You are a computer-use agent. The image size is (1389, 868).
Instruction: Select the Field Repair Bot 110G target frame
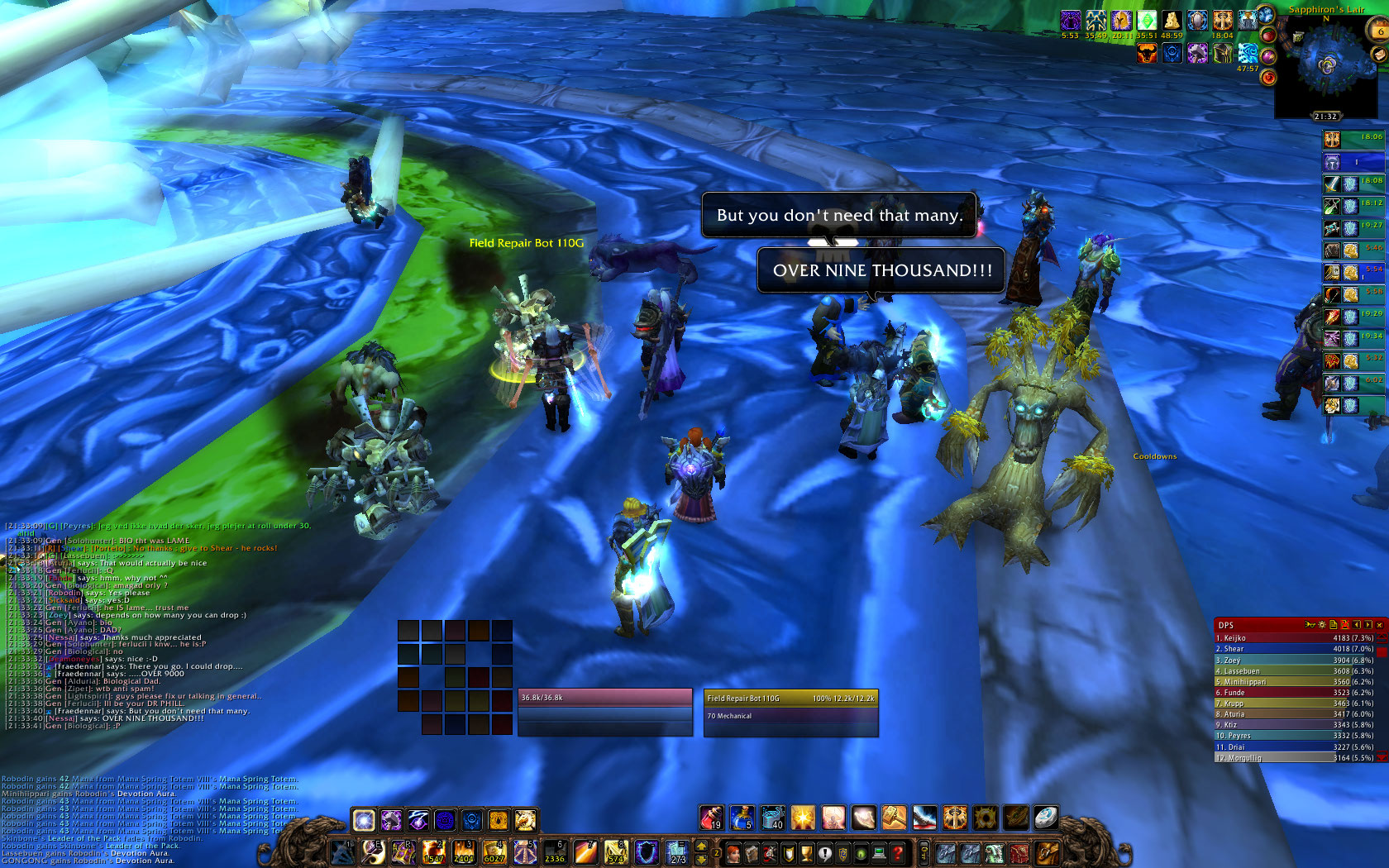pyautogui.click(x=790, y=711)
